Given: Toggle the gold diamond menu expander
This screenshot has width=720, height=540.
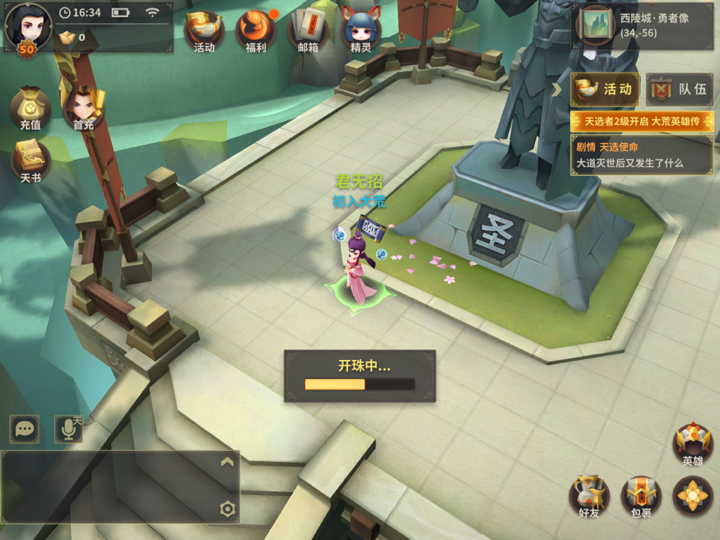Looking at the screenshot, I should click(692, 497).
